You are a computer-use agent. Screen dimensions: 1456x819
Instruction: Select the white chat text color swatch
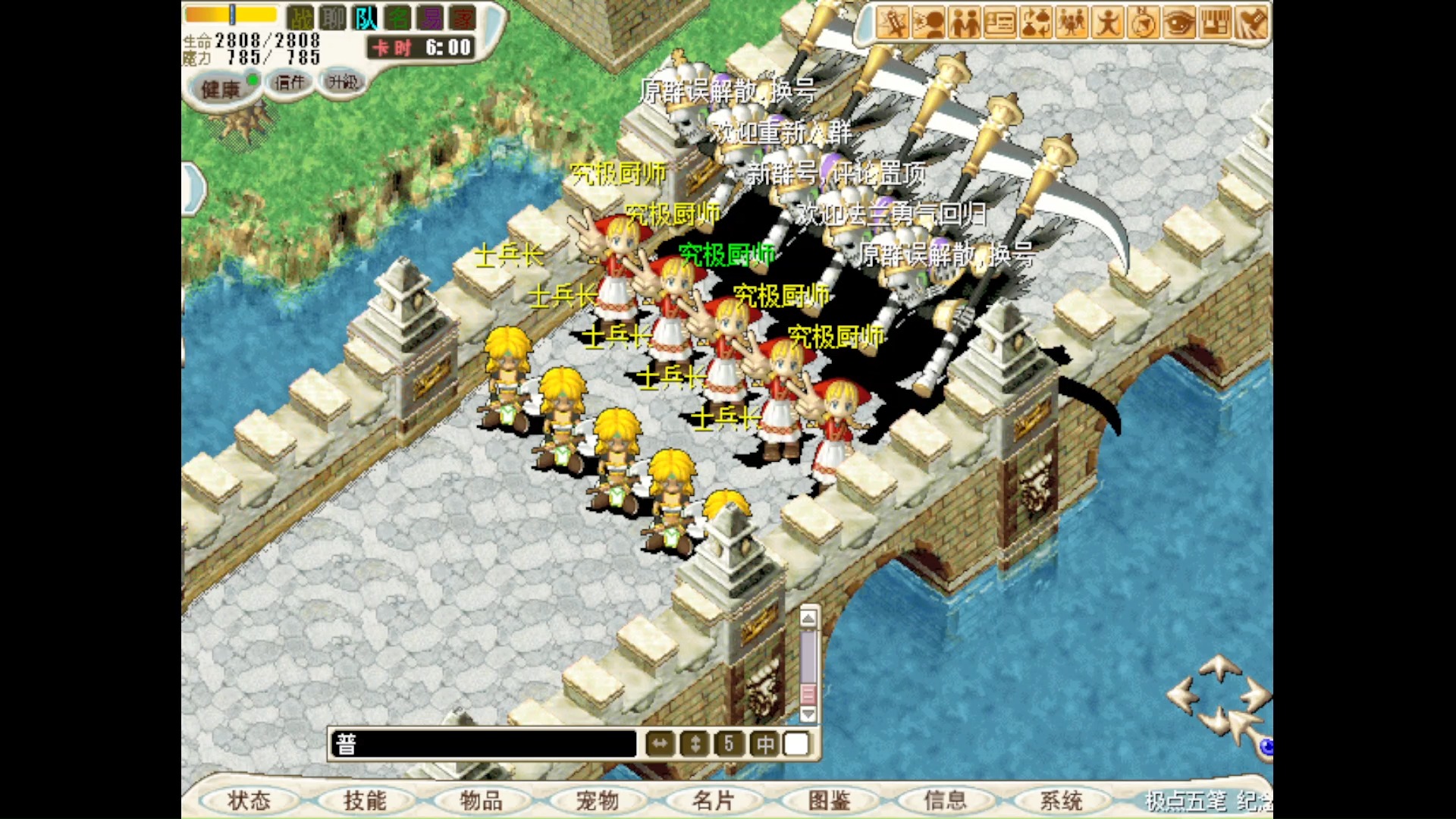(796, 744)
